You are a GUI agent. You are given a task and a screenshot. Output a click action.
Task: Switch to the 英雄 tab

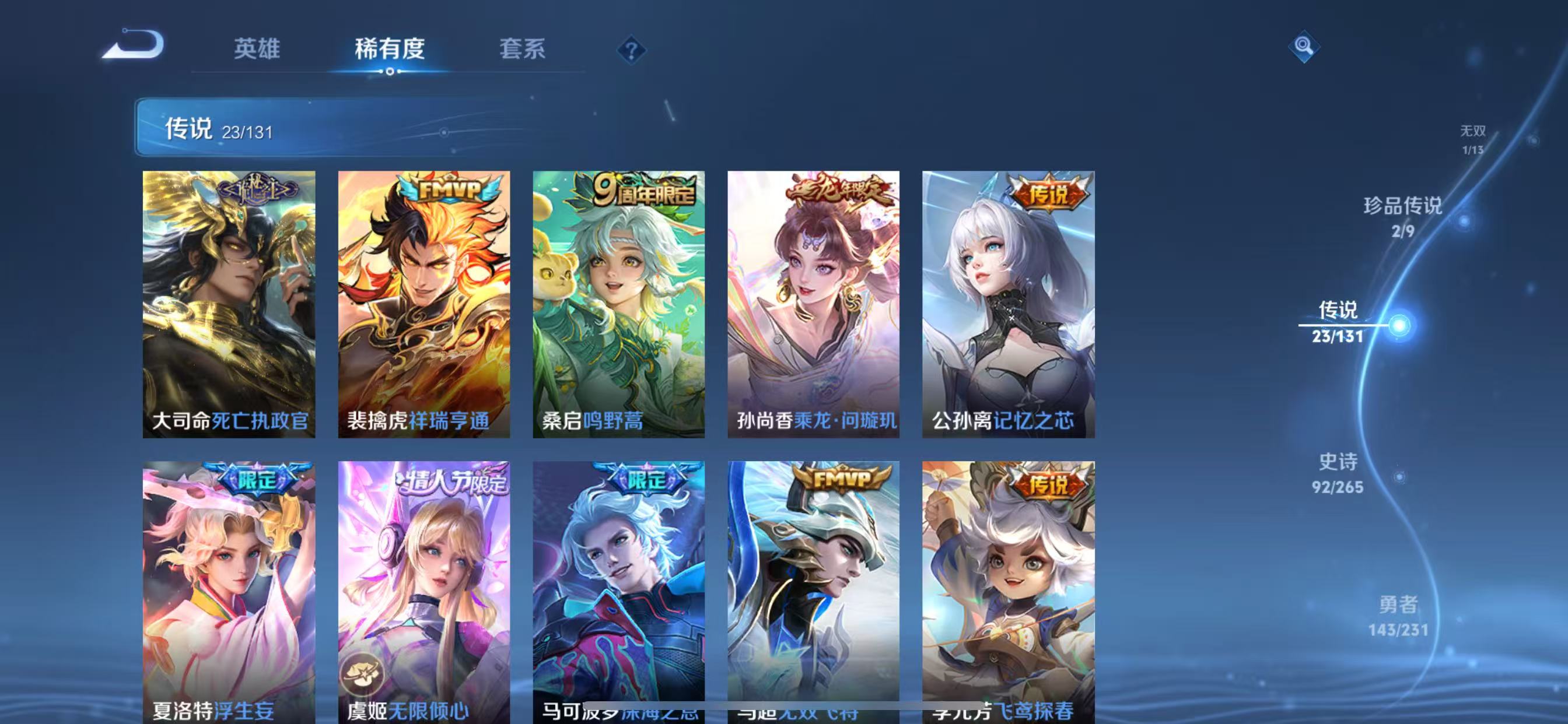pos(256,51)
